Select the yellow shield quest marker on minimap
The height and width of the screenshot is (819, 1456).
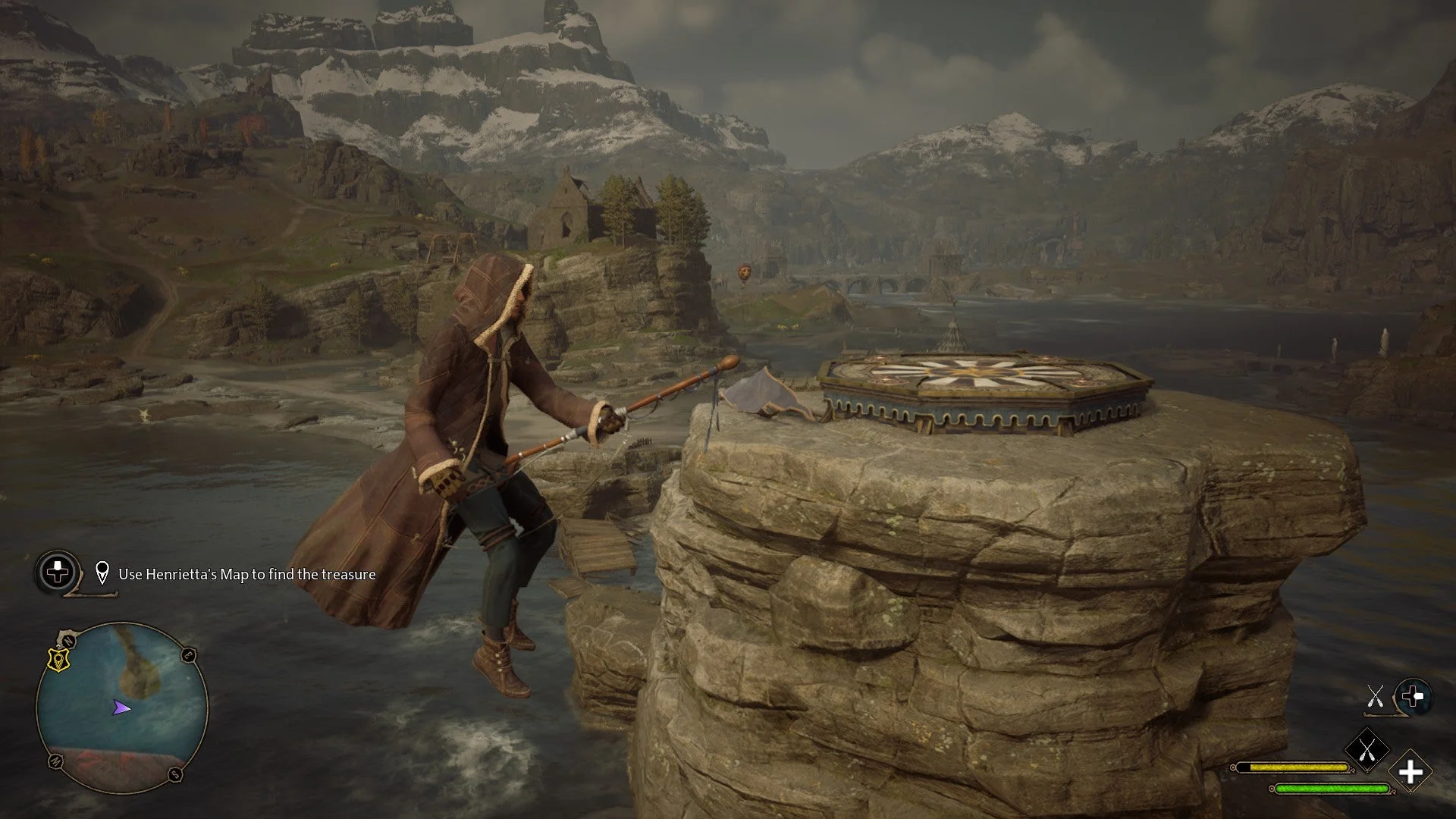[58, 660]
